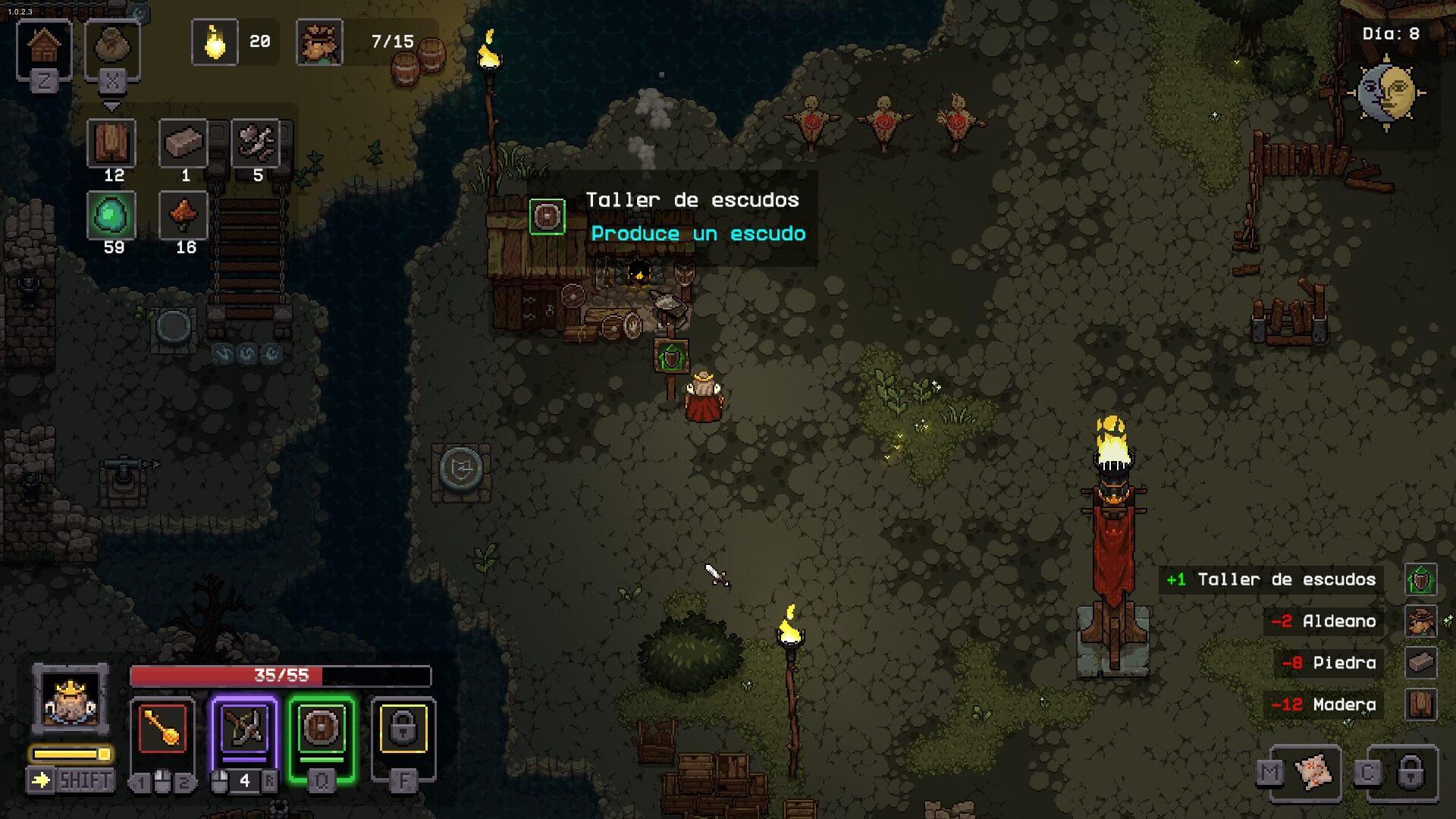Select the wood resource icon
Image resolution: width=1456 pixels, height=819 pixels.
[112, 143]
